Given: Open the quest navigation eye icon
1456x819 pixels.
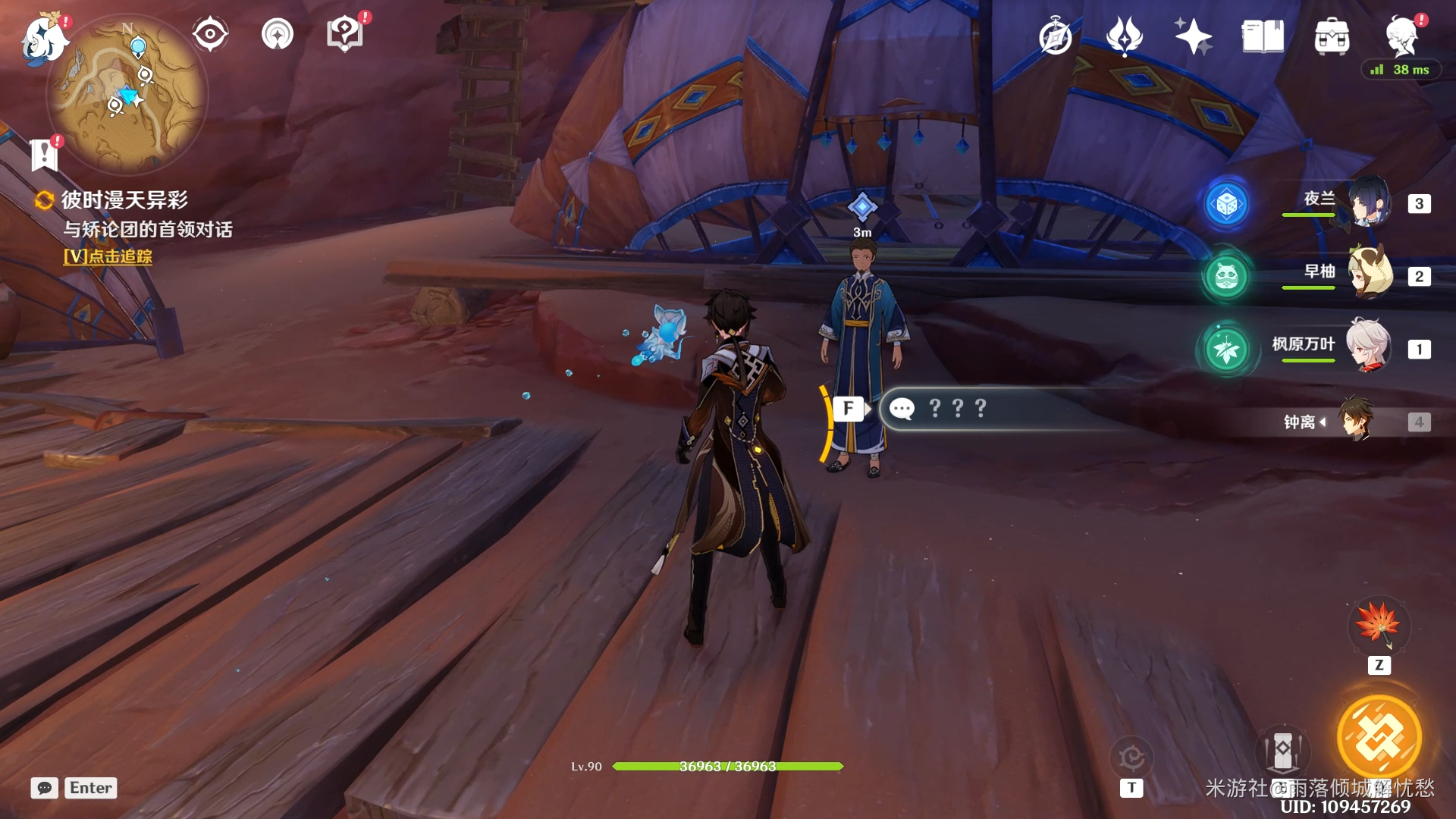Looking at the screenshot, I should click(x=209, y=34).
